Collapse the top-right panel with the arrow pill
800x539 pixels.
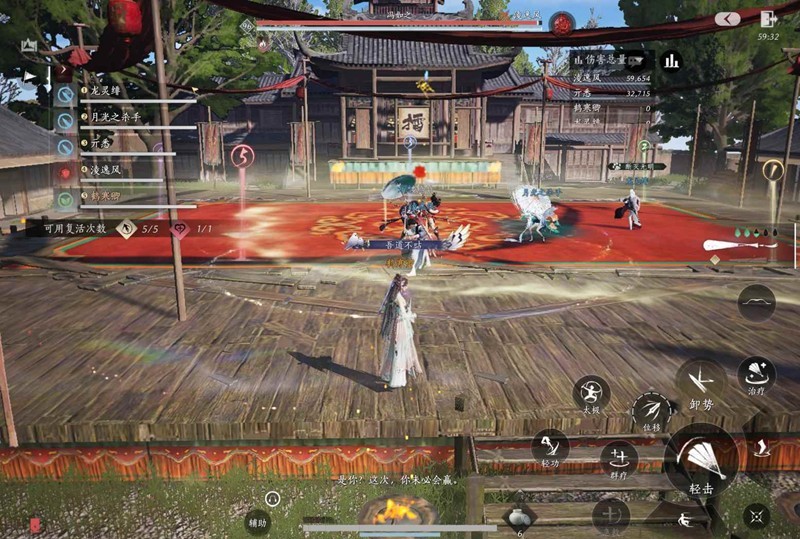coord(727,19)
